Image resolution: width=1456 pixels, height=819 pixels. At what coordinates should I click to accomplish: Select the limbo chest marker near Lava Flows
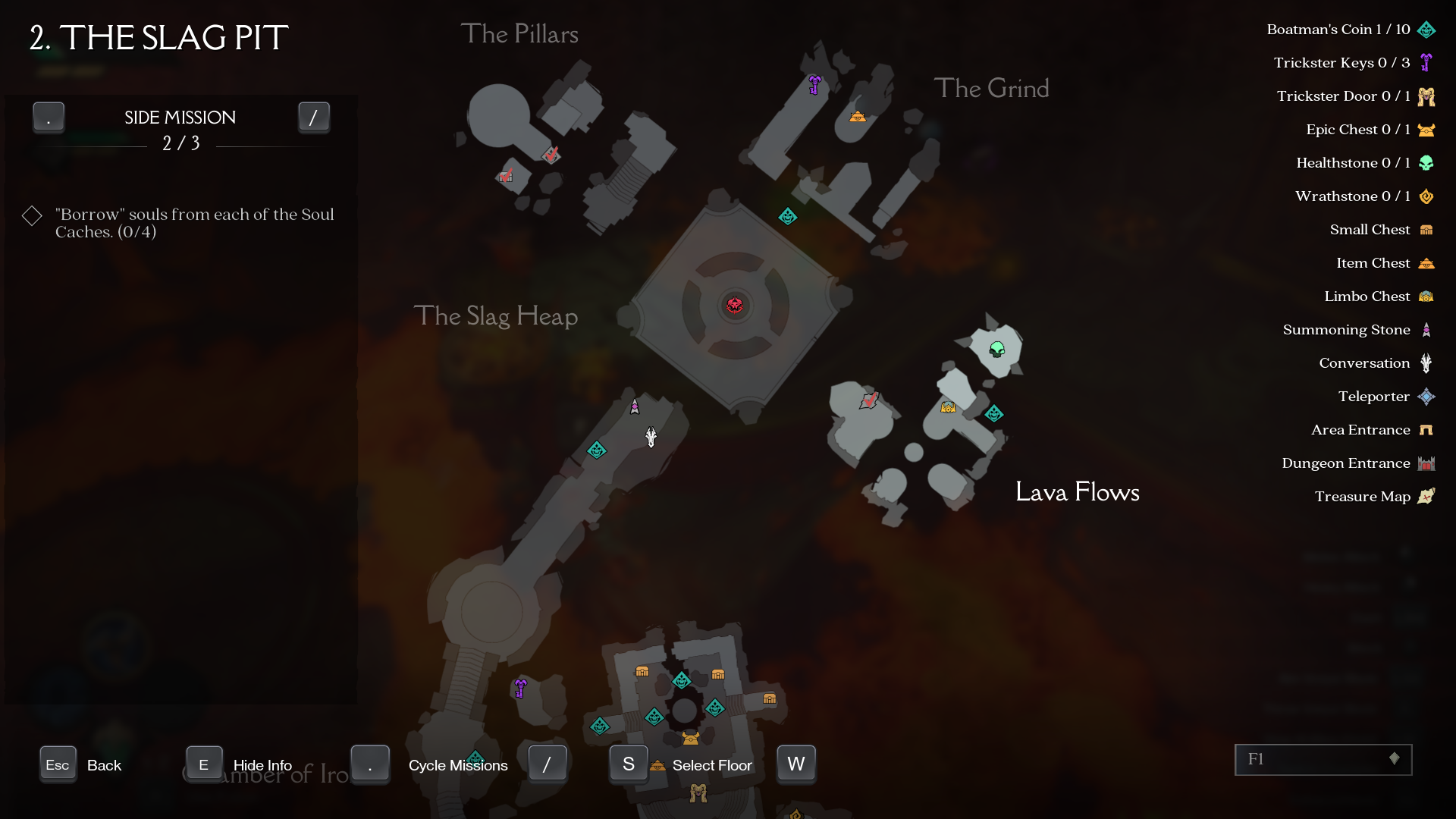click(x=948, y=407)
